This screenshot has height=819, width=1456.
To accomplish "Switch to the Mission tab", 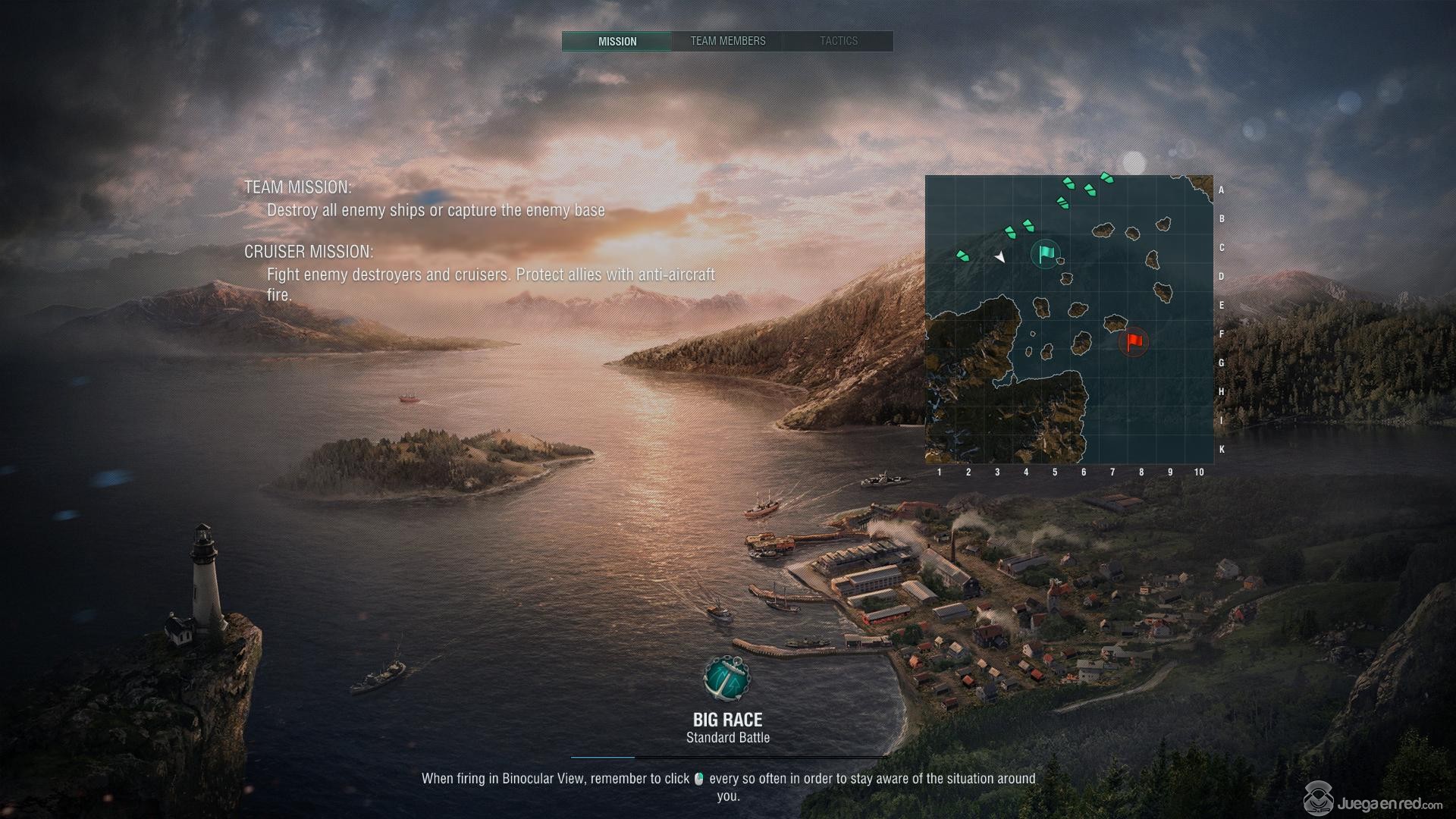I will coord(617,41).
